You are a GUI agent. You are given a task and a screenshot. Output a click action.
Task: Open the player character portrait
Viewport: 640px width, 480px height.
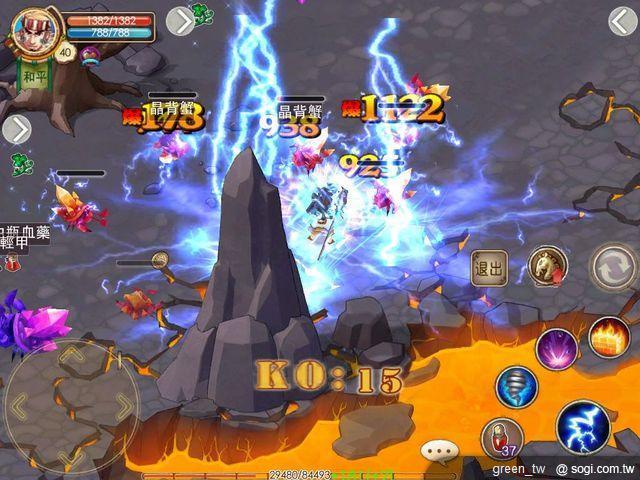[x=30, y=28]
